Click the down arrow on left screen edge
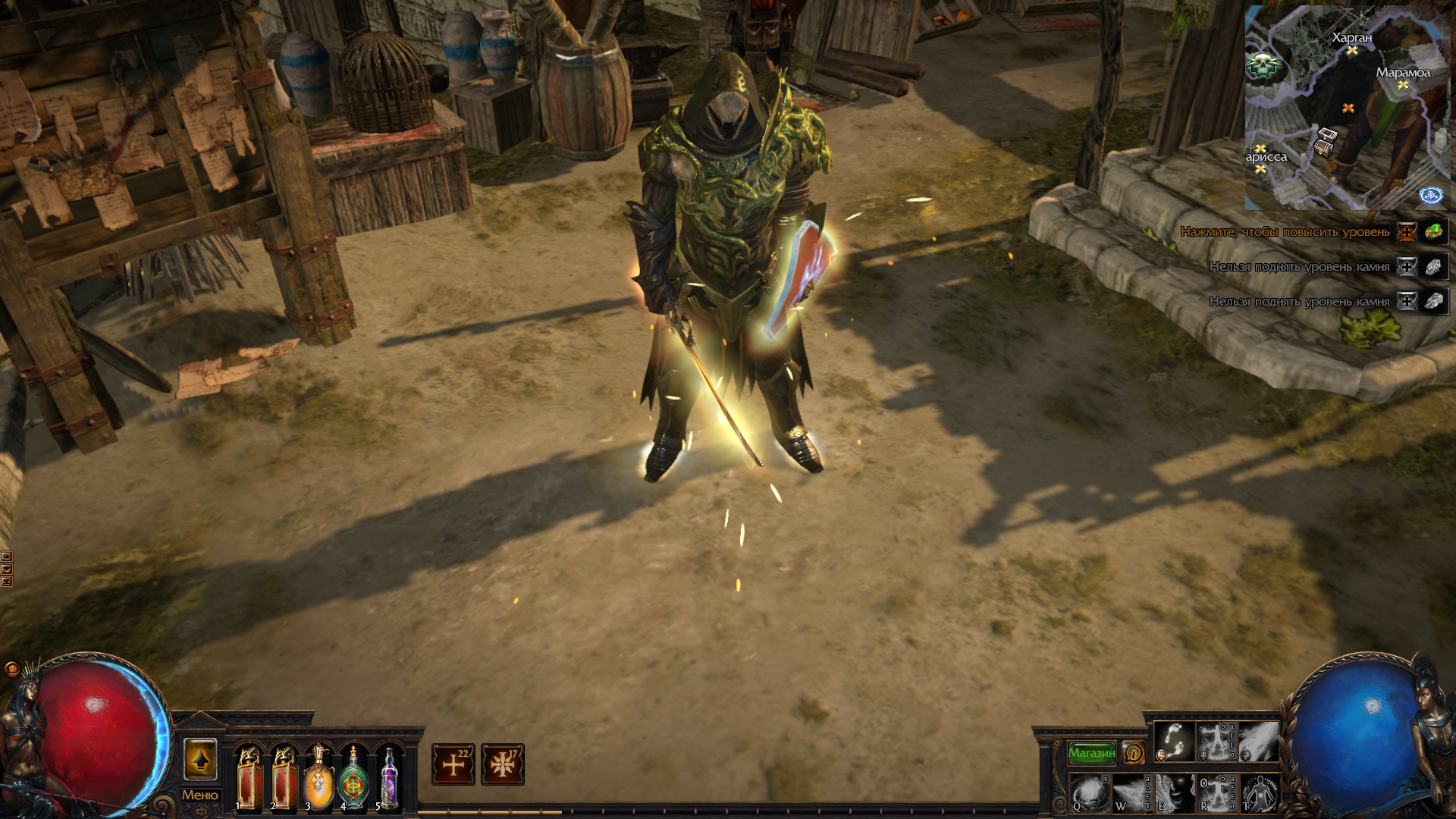The image size is (1456, 819). coord(7,569)
